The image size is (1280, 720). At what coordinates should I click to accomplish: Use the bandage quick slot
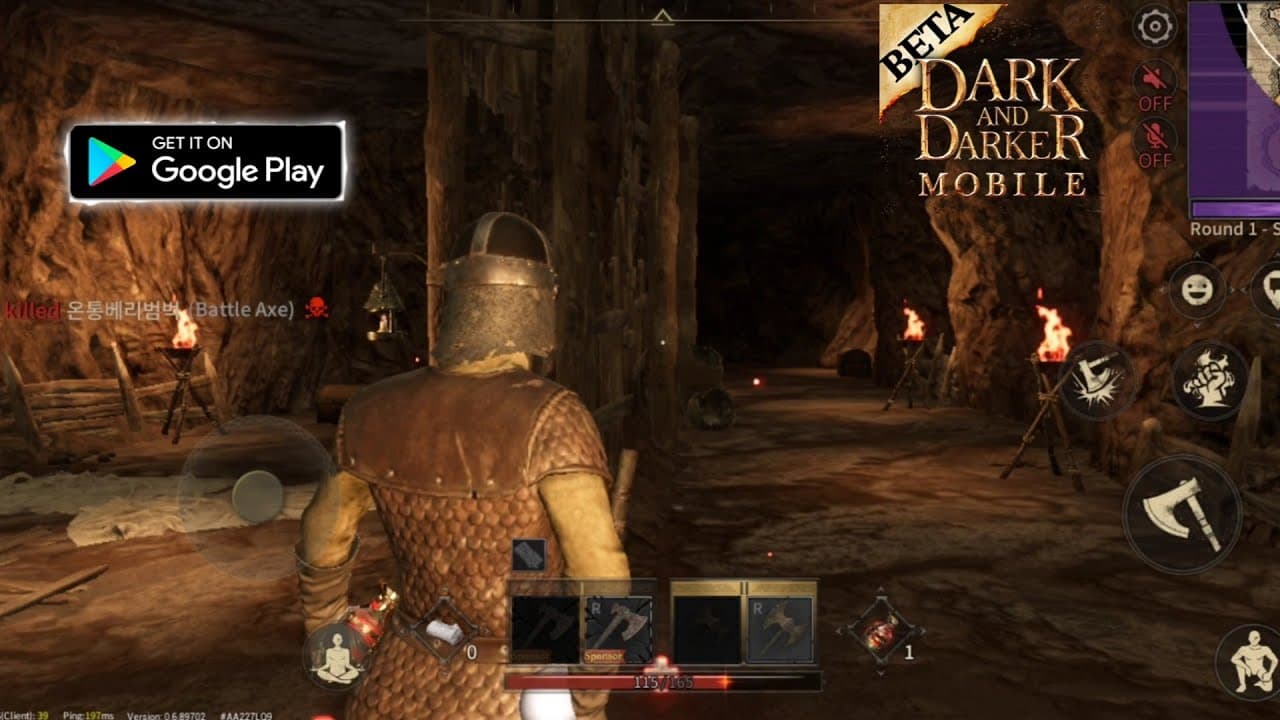pyautogui.click(x=437, y=630)
